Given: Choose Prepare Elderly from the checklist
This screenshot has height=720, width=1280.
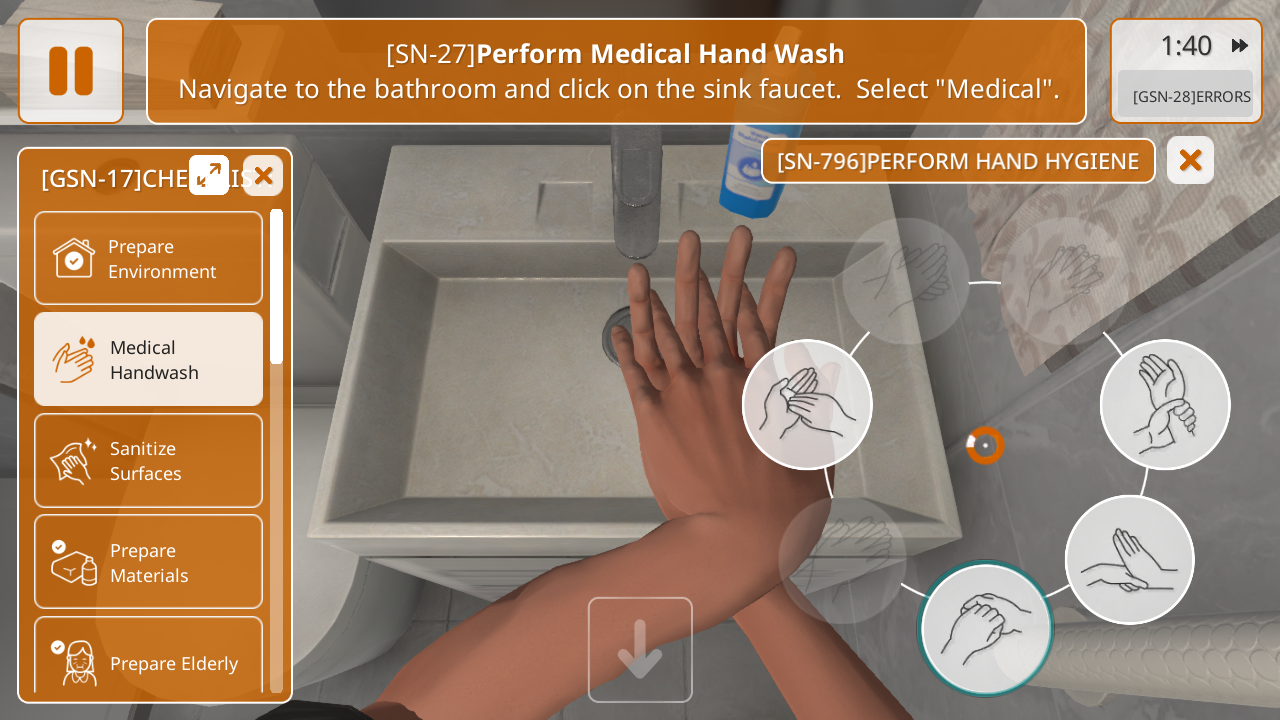Looking at the screenshot, I should (148, 660).
